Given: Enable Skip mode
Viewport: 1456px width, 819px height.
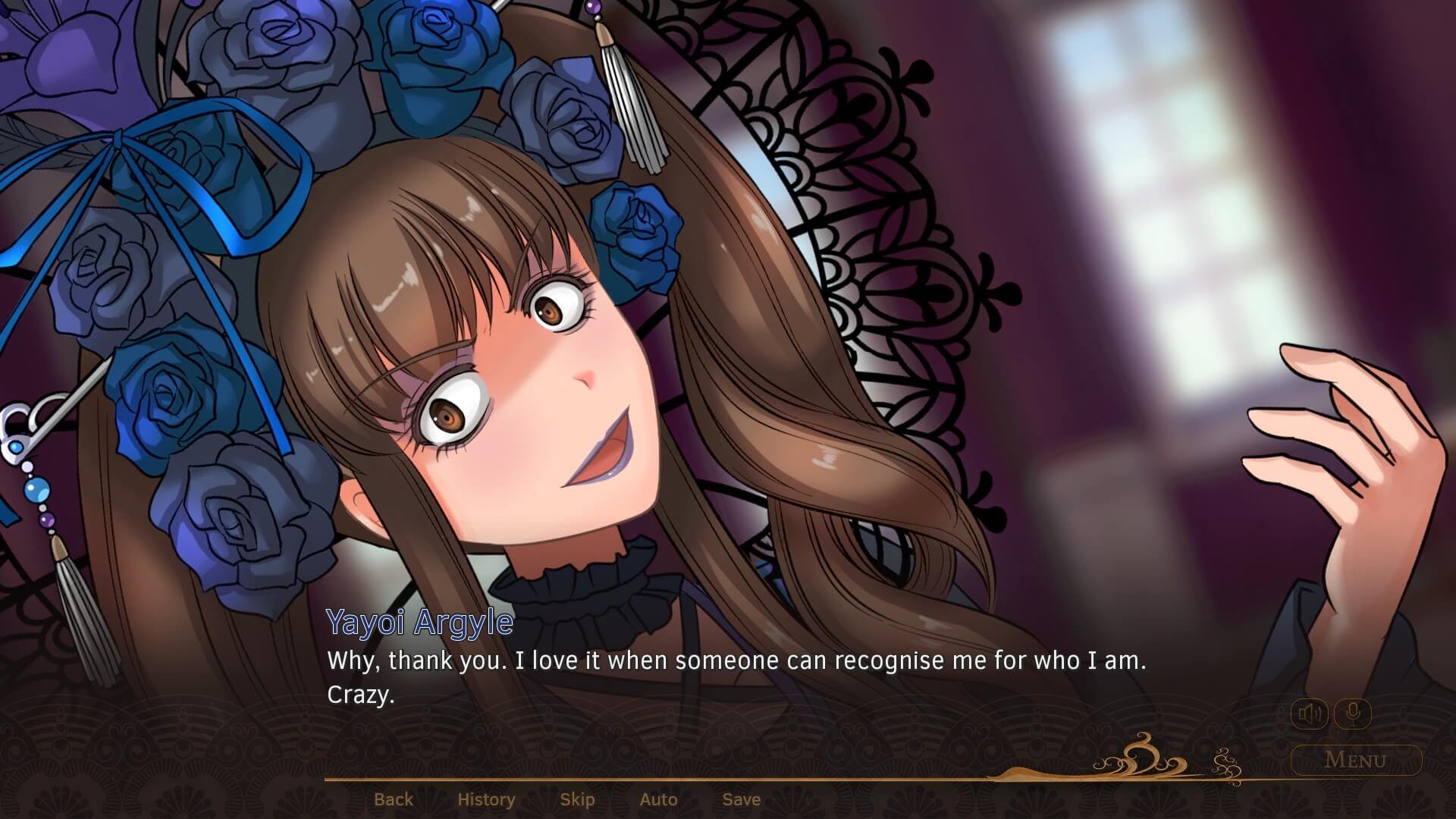Looking at the screenshot, I should point(577,799).
